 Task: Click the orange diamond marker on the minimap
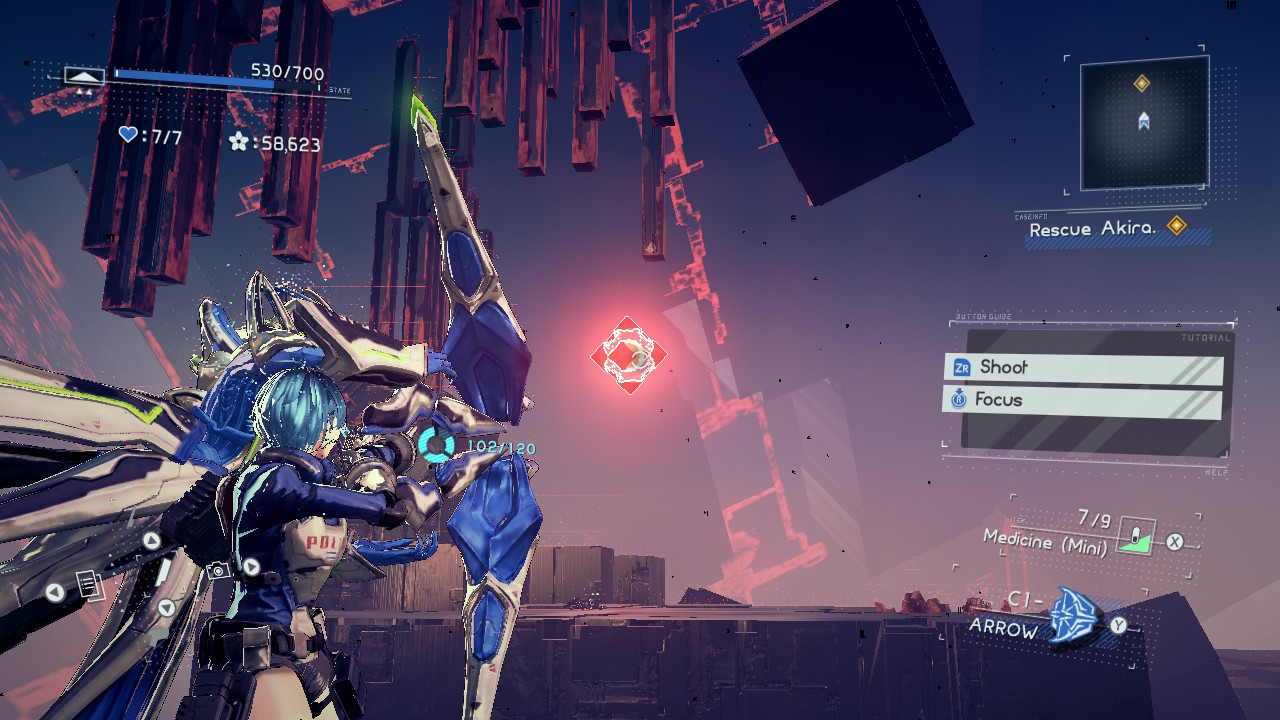pos(1141,83)
